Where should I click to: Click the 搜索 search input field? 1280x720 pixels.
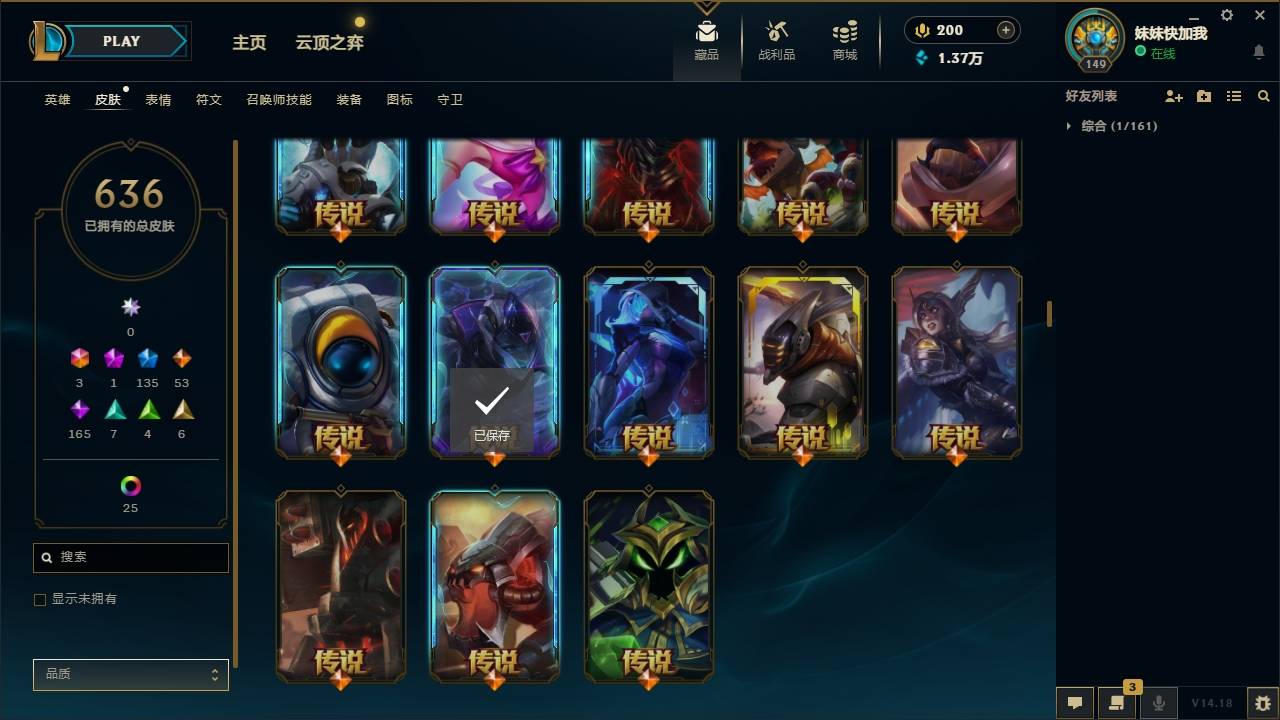(130, 557)
